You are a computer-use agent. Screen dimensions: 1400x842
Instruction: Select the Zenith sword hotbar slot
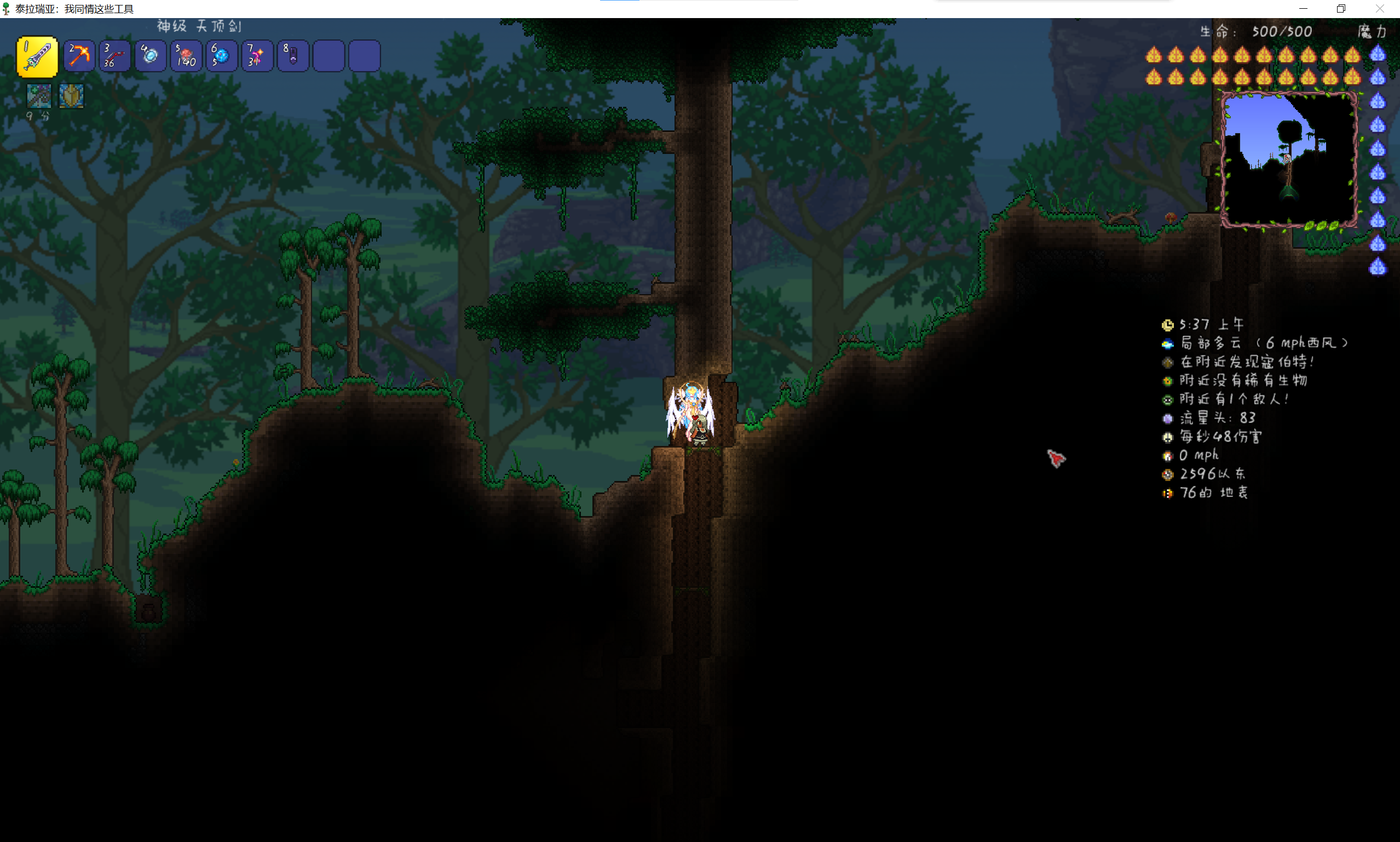tap(37, 56)
